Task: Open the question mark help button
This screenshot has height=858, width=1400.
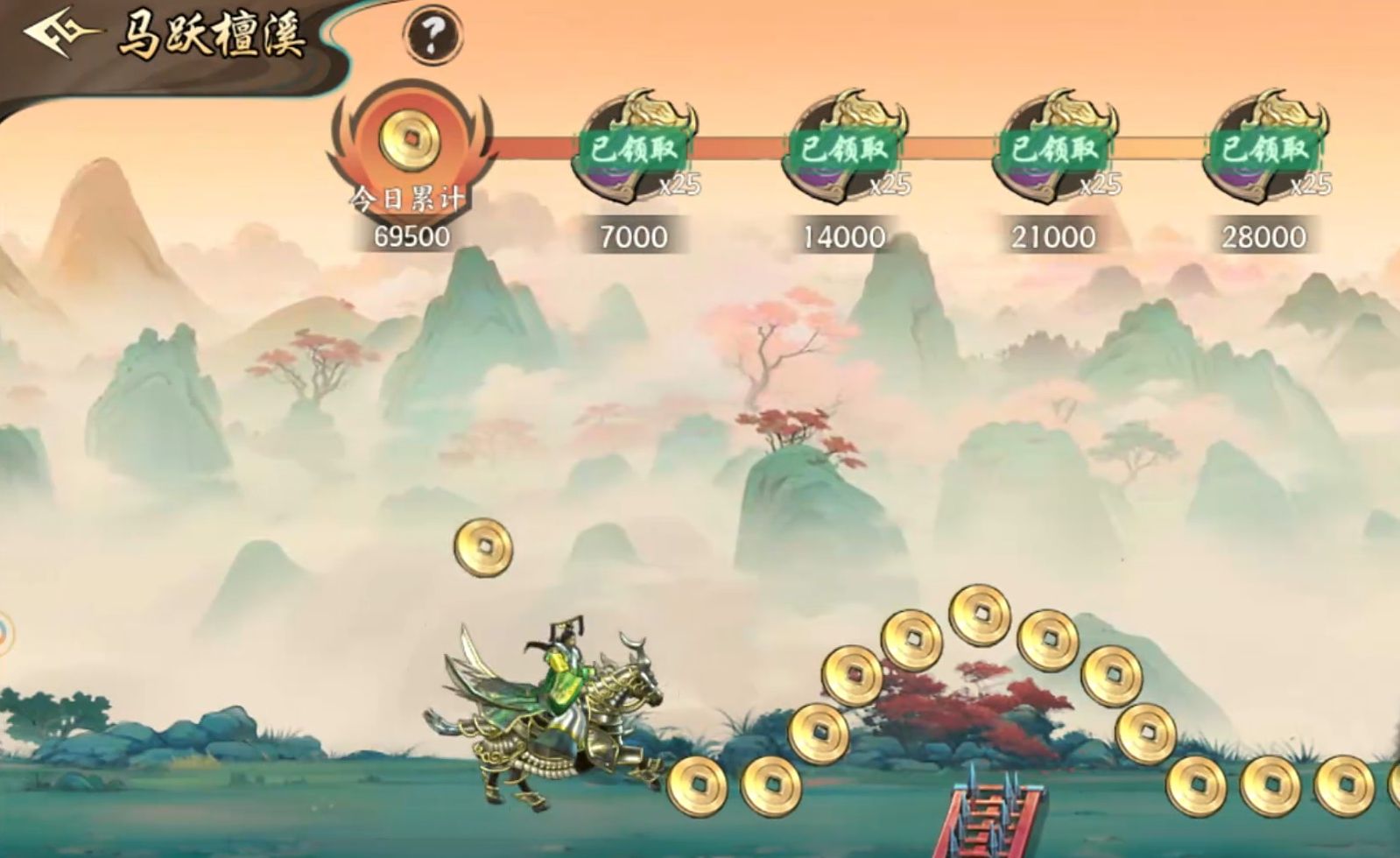Action: (x=433, y=34)
